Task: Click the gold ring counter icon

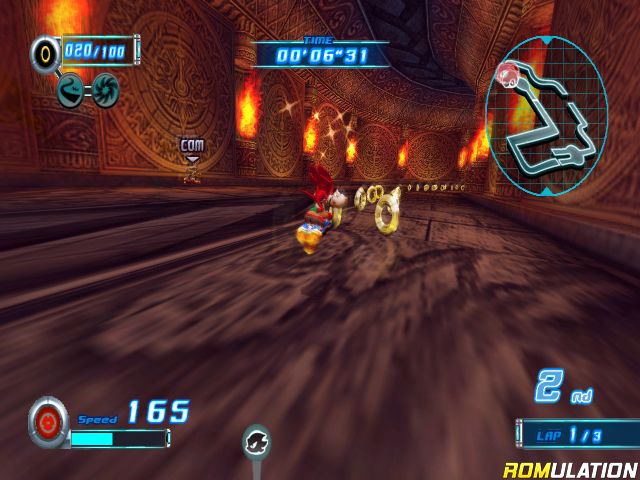Action: (x=44, y=53)
